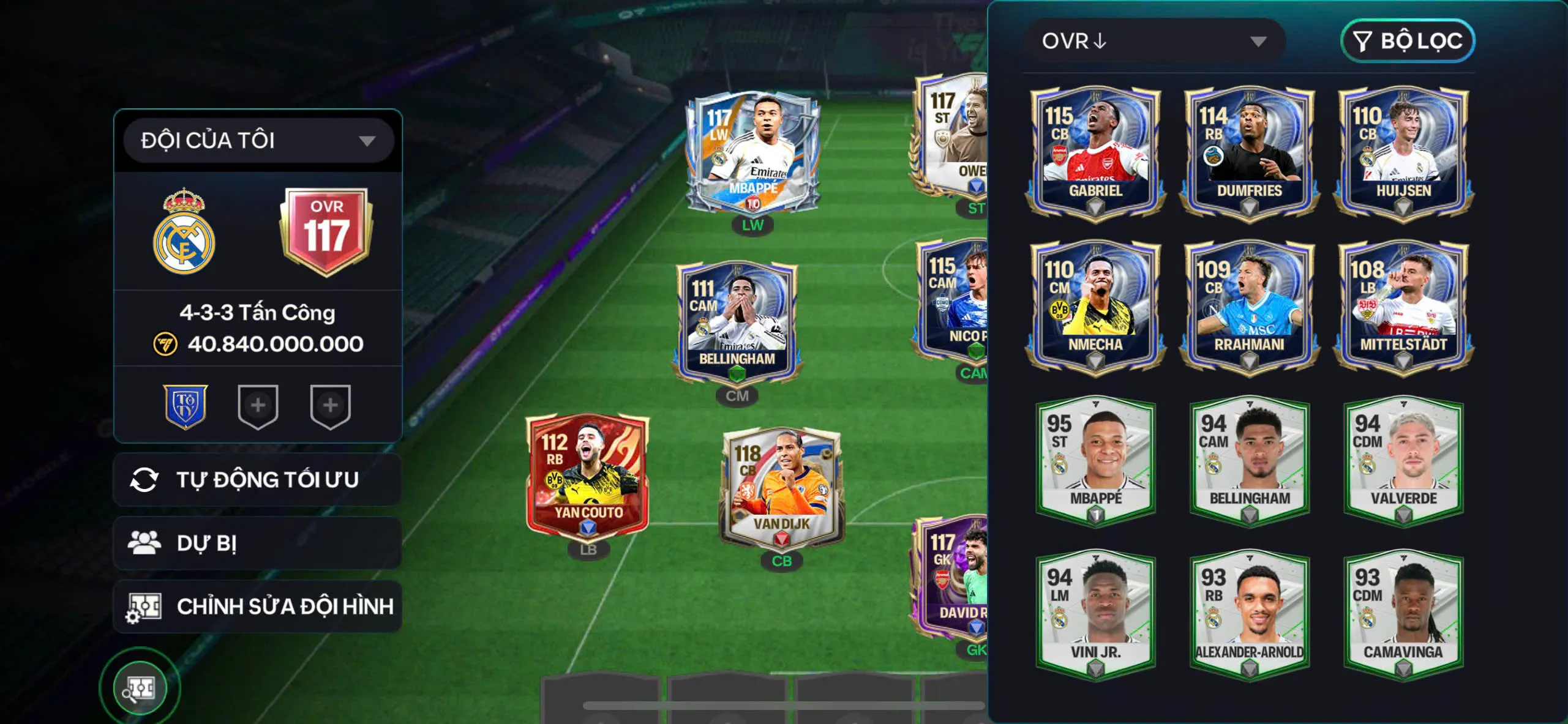1568x724 pixels.
Task: Open the DỰ BỊ substitutes menu
Action: [x=258, y=543]
